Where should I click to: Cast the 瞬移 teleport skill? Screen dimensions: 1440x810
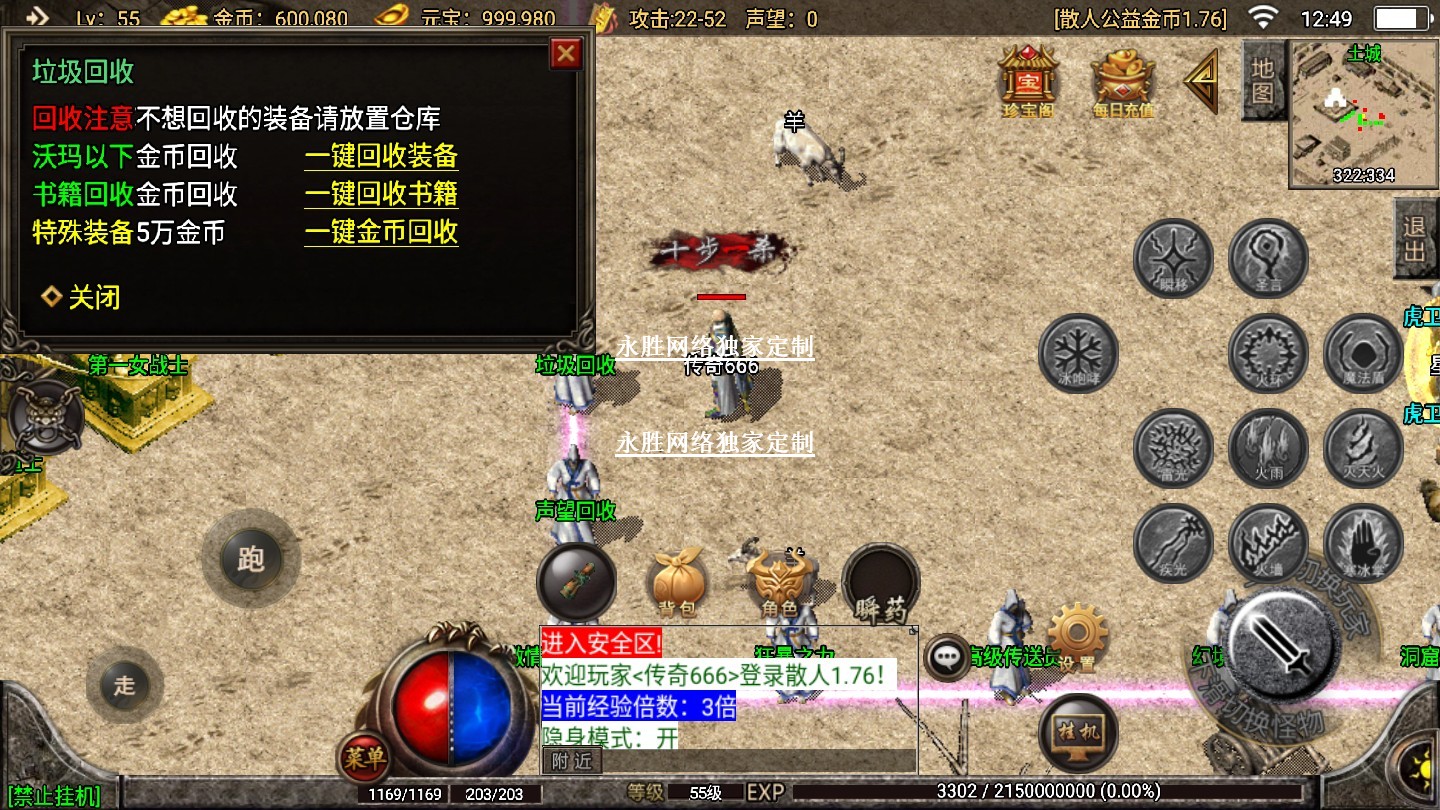[1173, 258]
